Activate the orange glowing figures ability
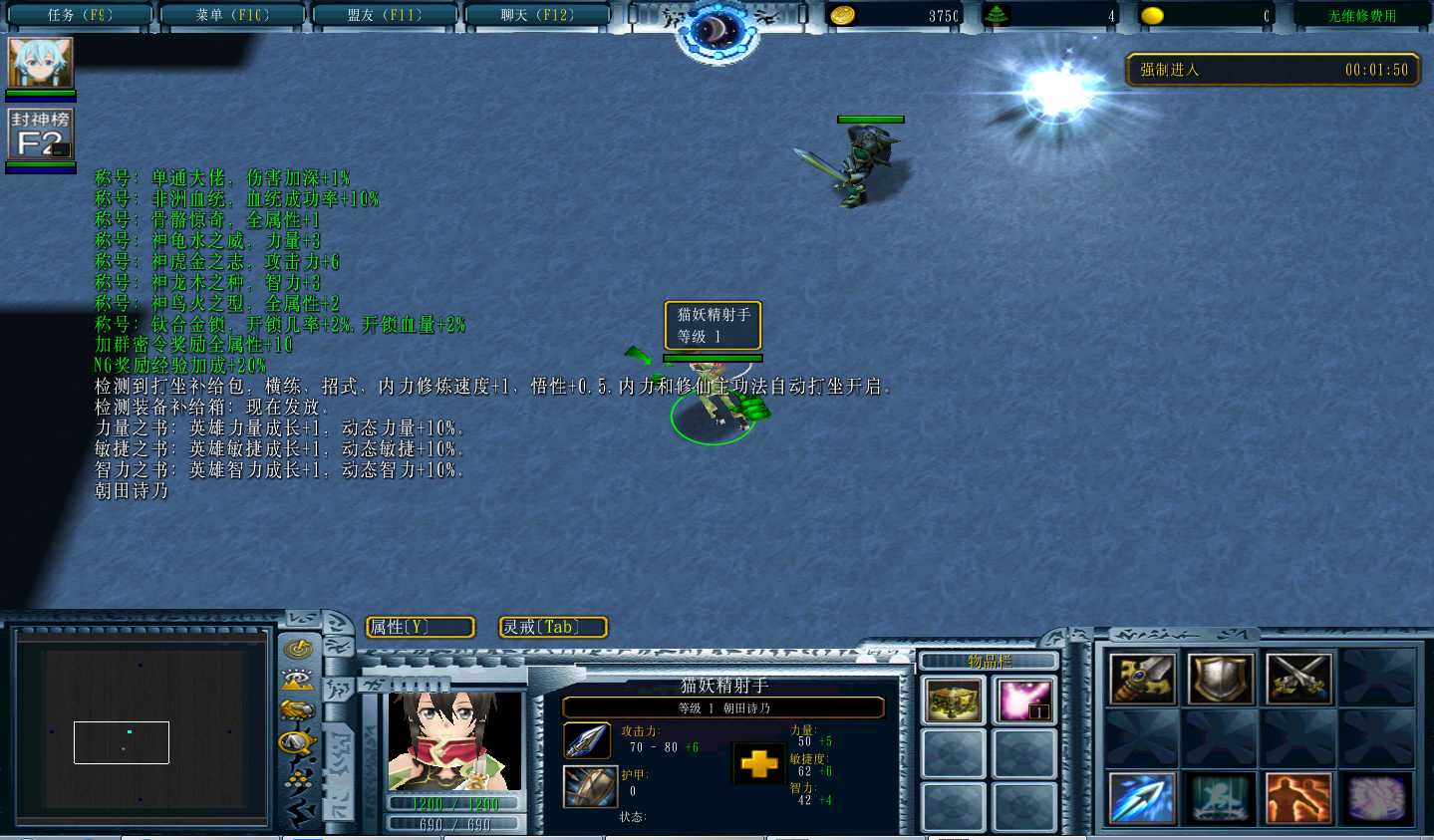Screen dimensions: 1434x840 1297,798
